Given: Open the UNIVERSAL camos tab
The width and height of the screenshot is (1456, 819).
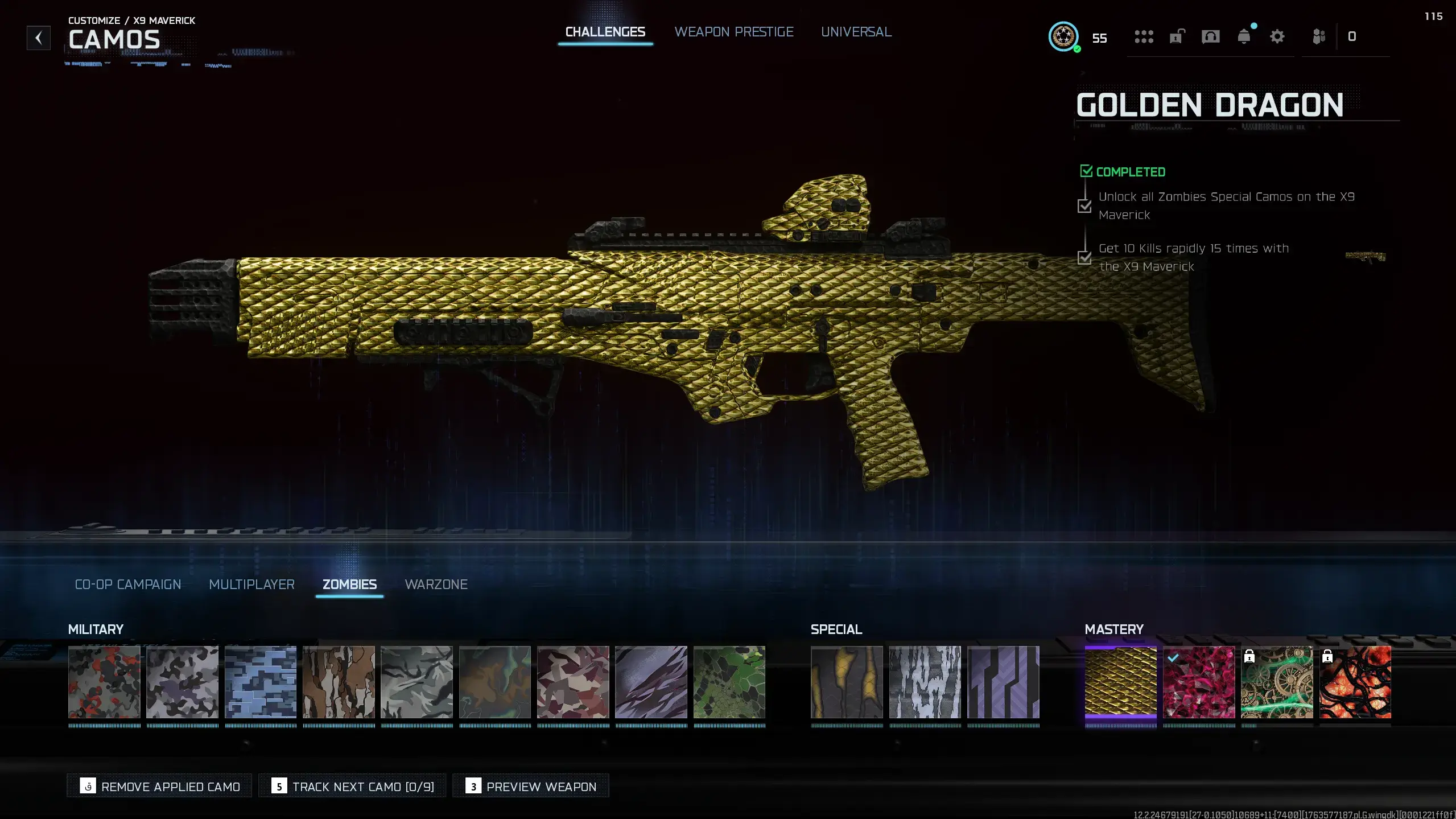Looking at the screenshot, I should 856,32.
